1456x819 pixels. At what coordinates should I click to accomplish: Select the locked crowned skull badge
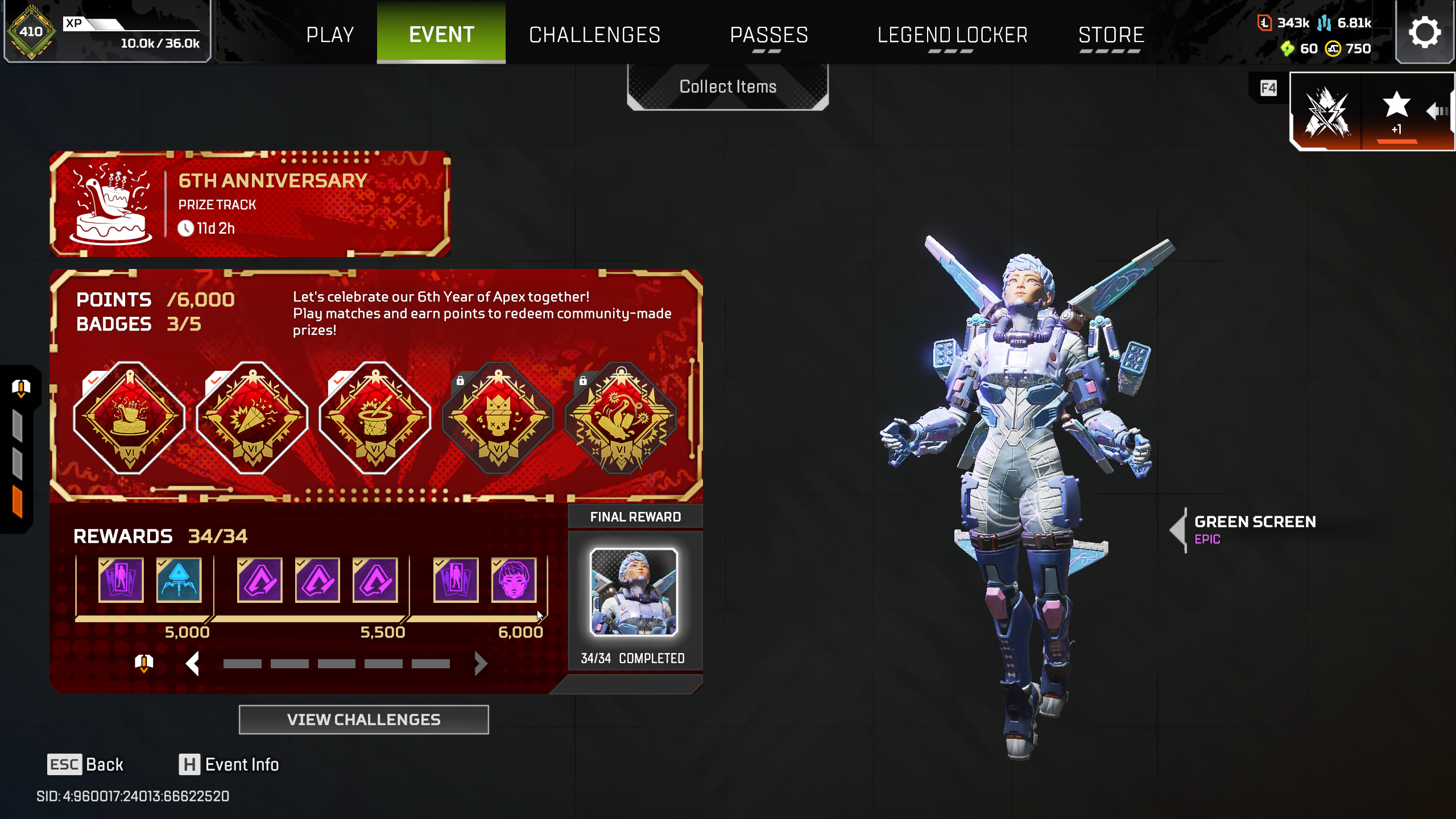498,418
